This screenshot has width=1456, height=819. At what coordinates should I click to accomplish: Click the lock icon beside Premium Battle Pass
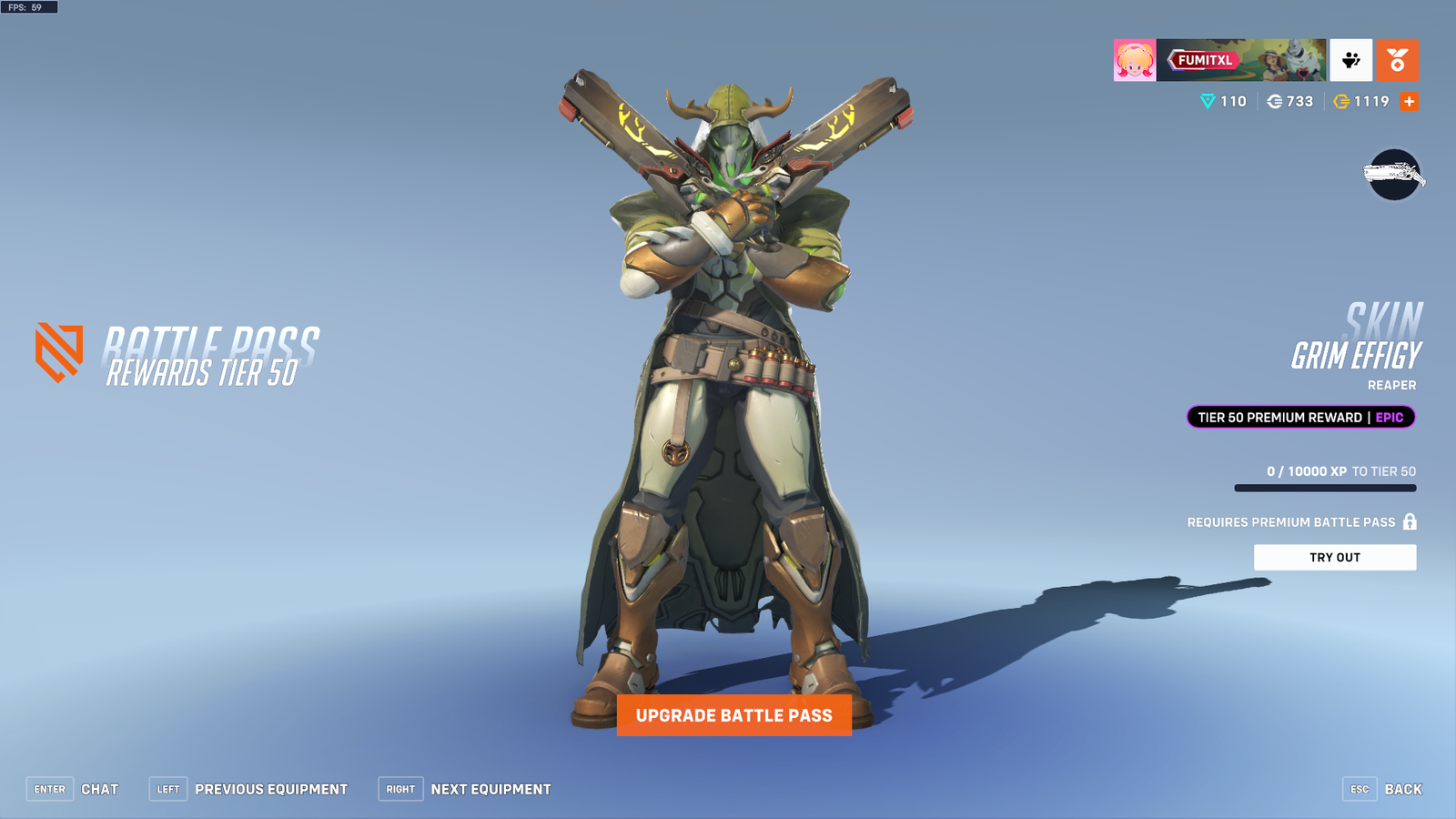[x=1409, y=521]
